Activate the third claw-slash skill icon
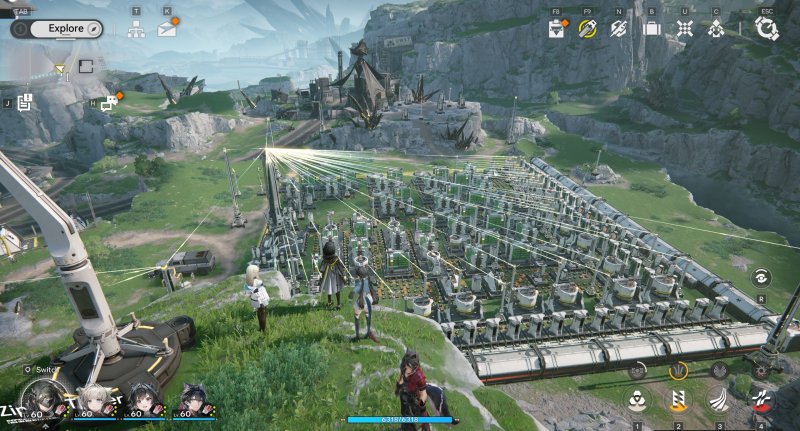Viewport: 800px width, 431px height. (x=720, y=402)
